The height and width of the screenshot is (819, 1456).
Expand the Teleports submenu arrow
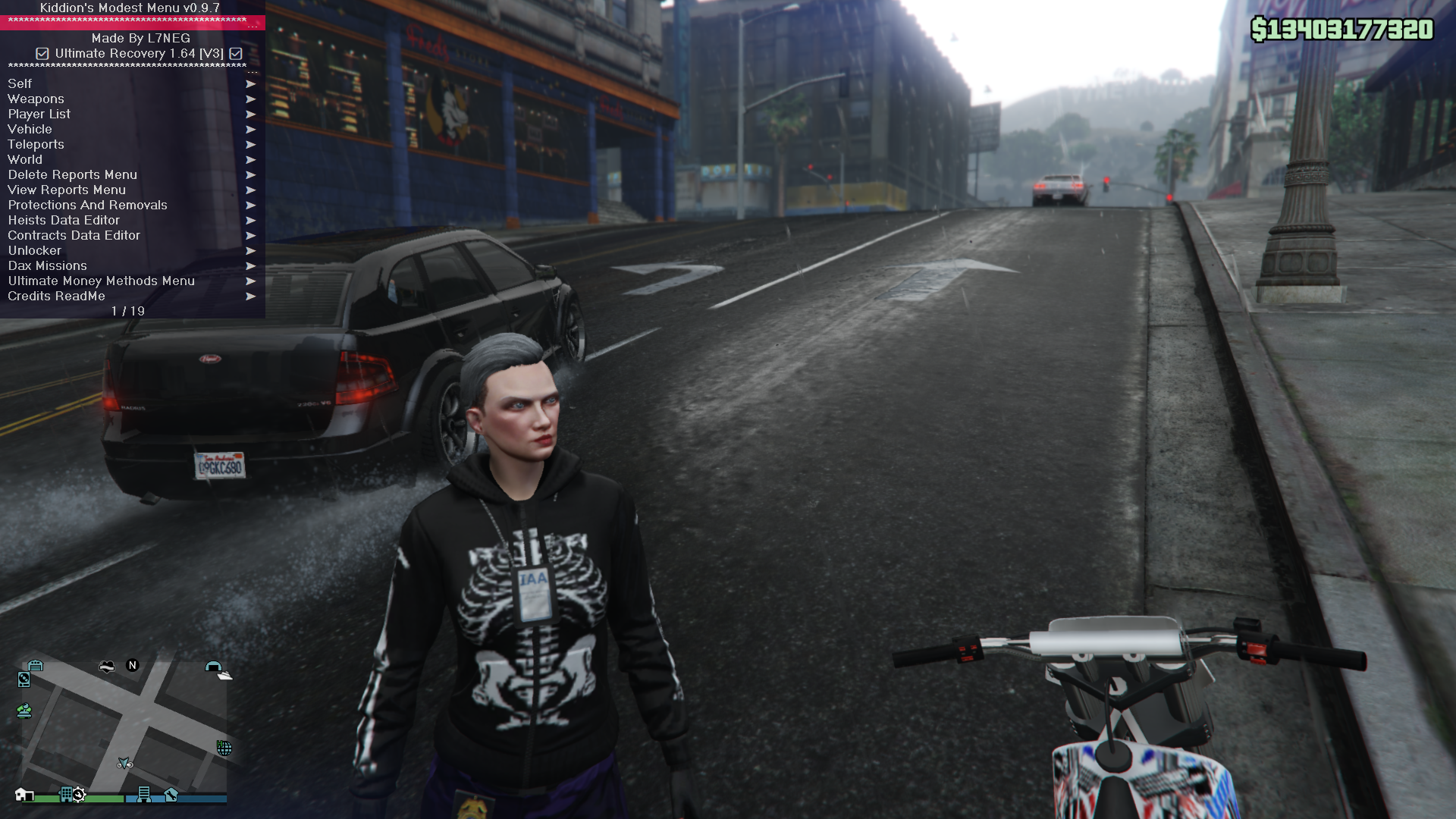coord(251,145)
